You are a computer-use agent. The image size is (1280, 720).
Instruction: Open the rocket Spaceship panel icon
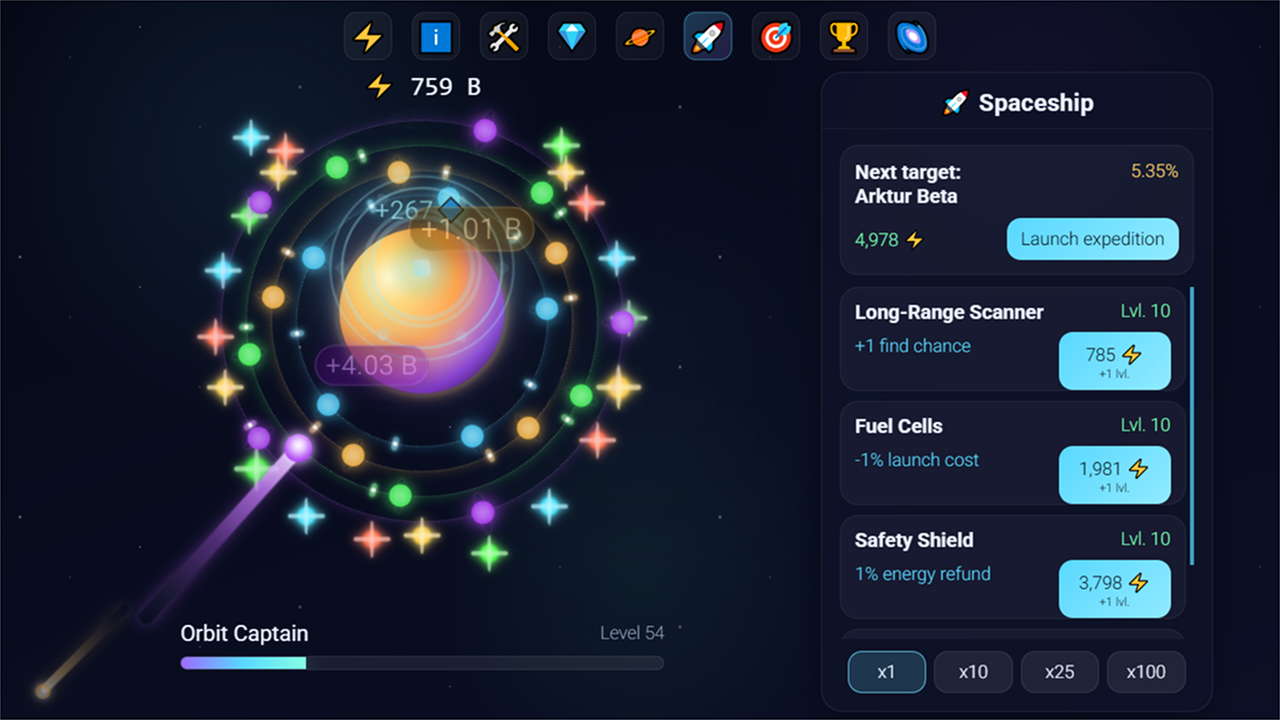(x=707, y=35)
